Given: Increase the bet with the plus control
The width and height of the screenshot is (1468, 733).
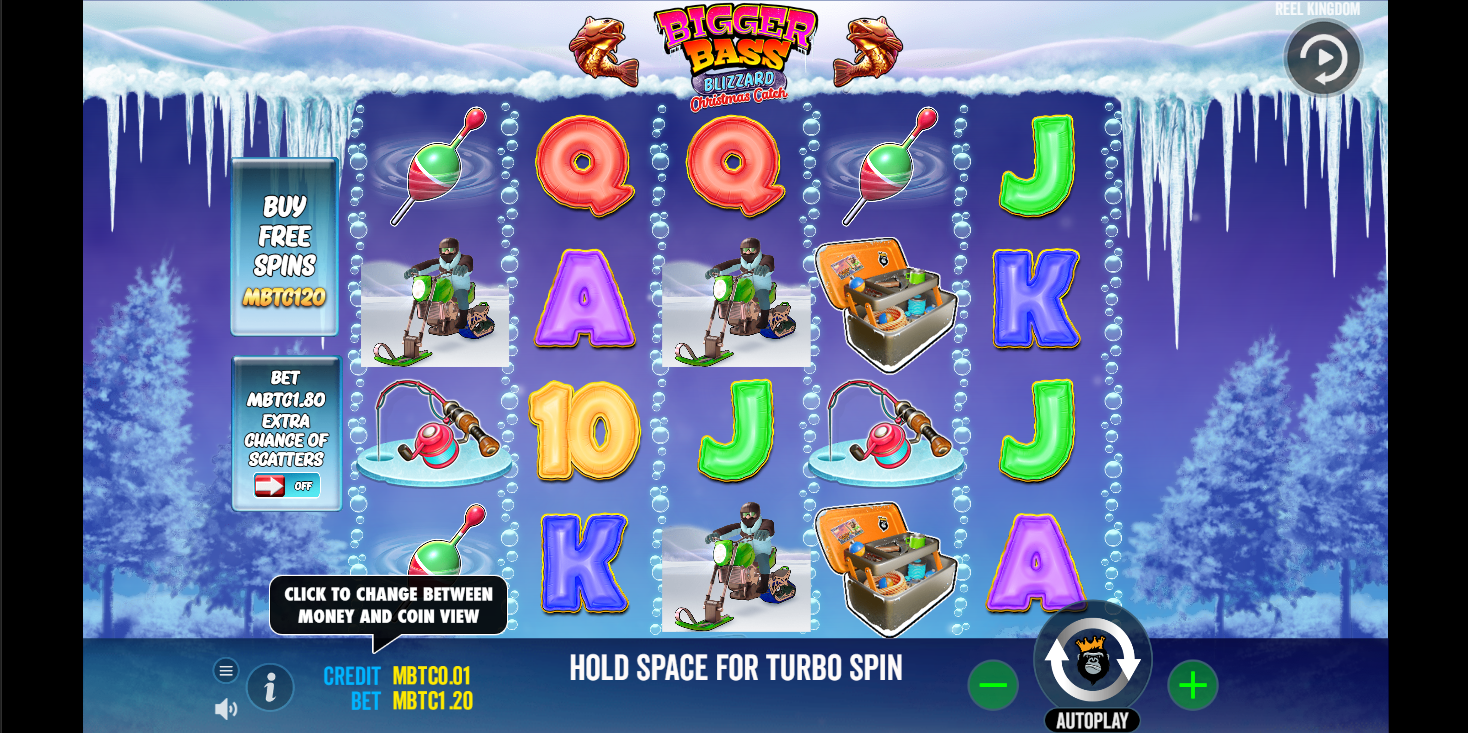Looking at the screenshot, I should point(1192,685).
